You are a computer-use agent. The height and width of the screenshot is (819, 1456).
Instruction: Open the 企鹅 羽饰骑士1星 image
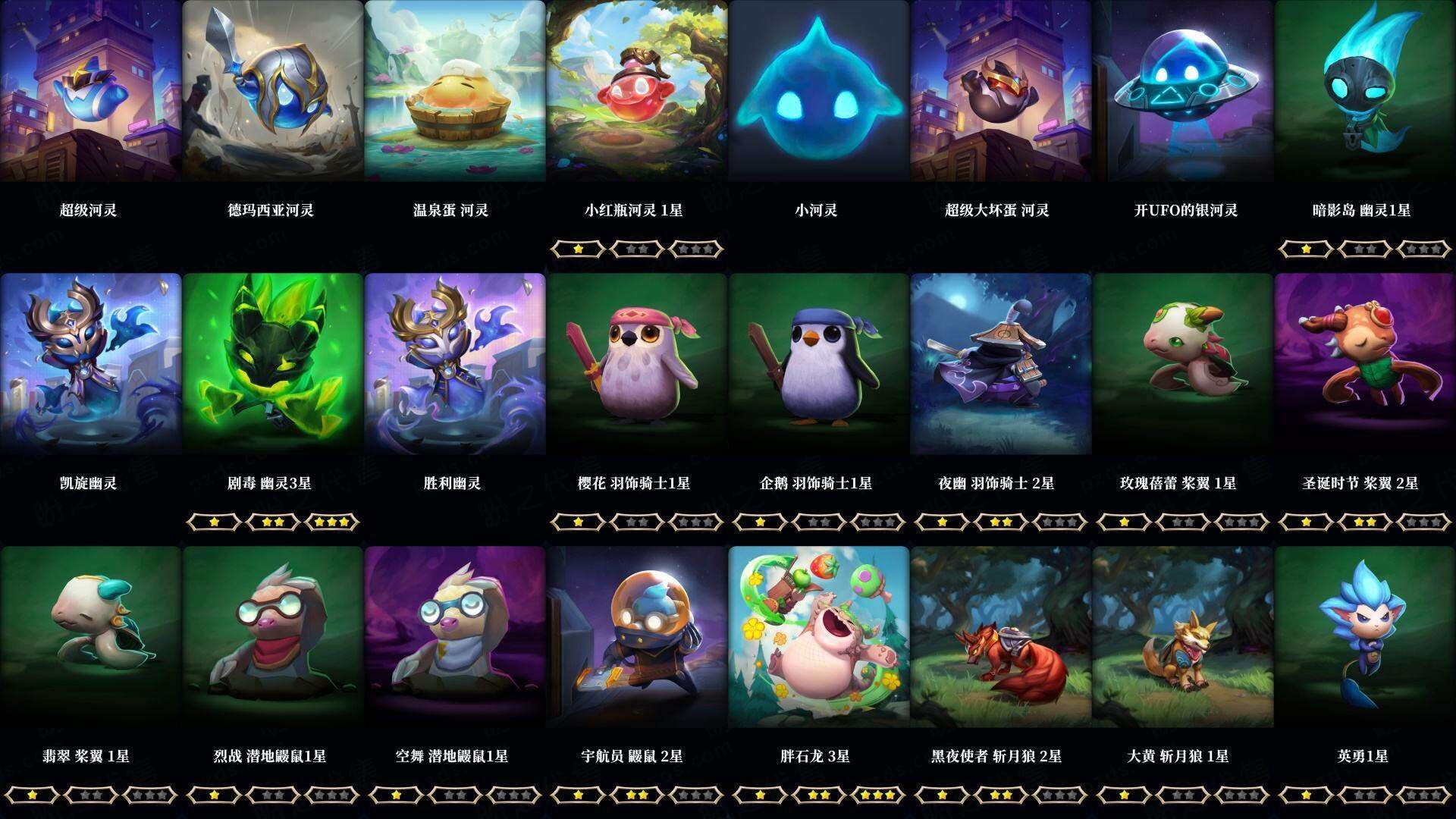[819, 364]
